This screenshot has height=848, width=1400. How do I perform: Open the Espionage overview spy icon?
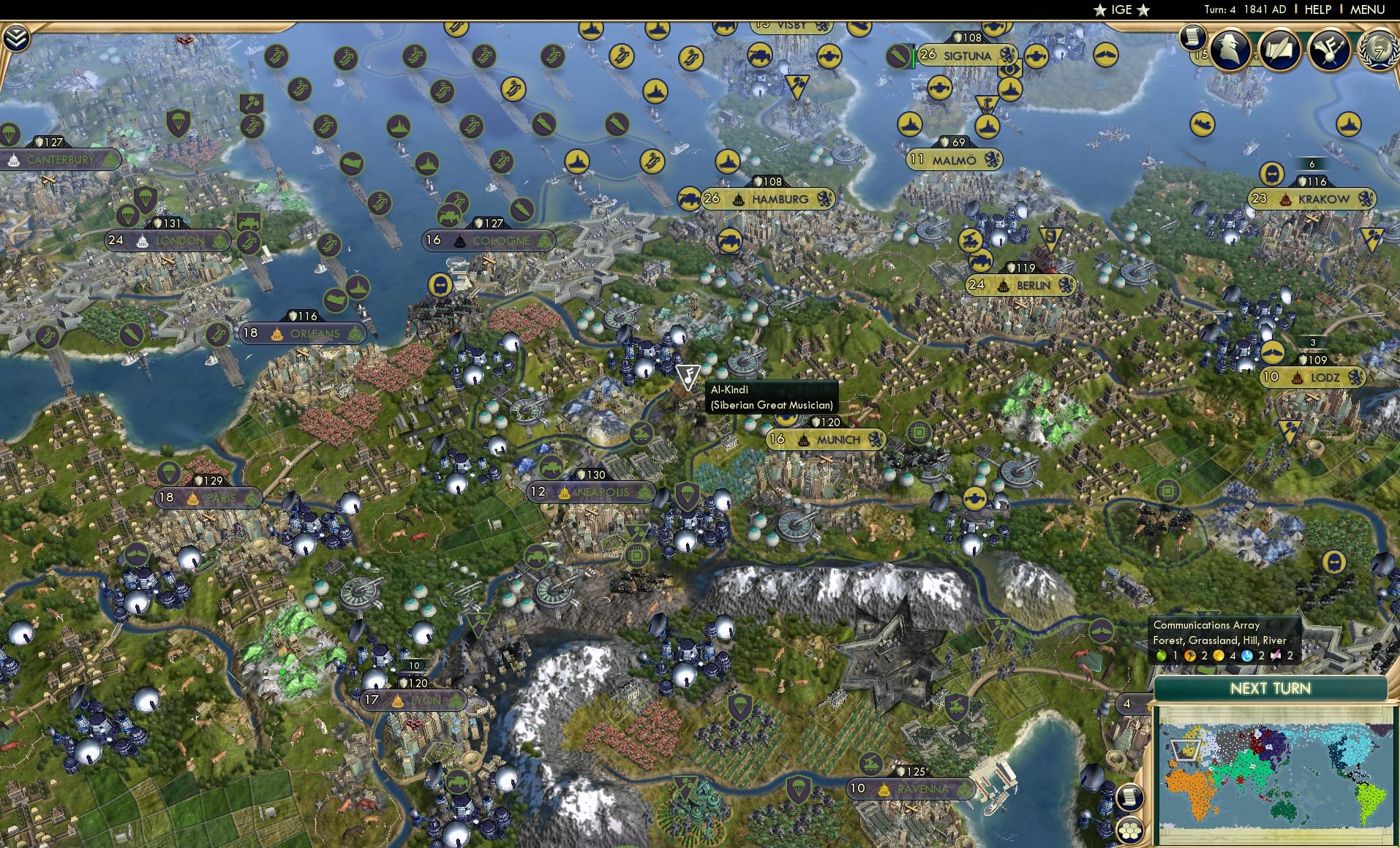point(1229,50)
